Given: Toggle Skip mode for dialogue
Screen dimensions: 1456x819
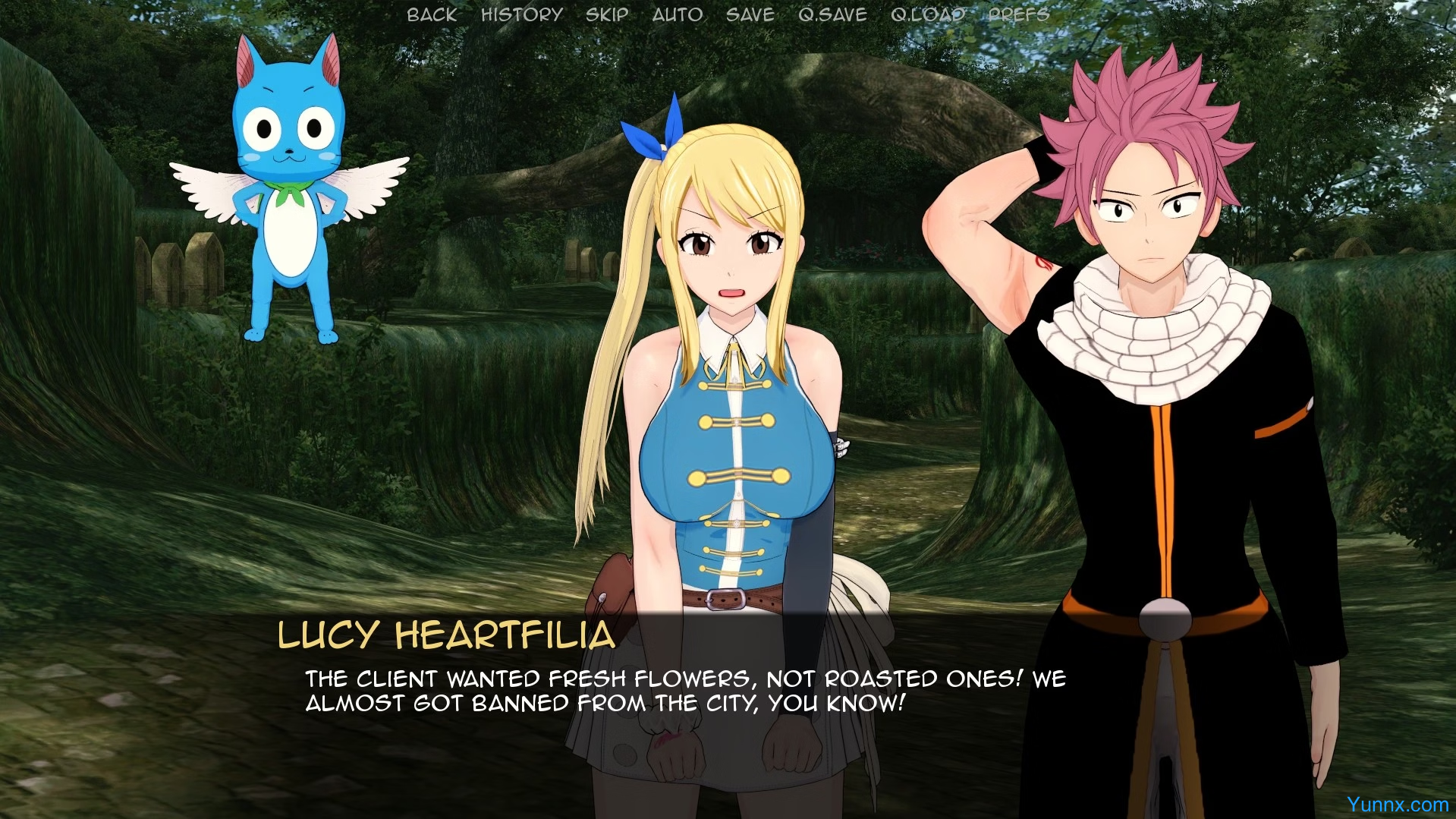Looking at the screenshot, I should click(607, 14).
